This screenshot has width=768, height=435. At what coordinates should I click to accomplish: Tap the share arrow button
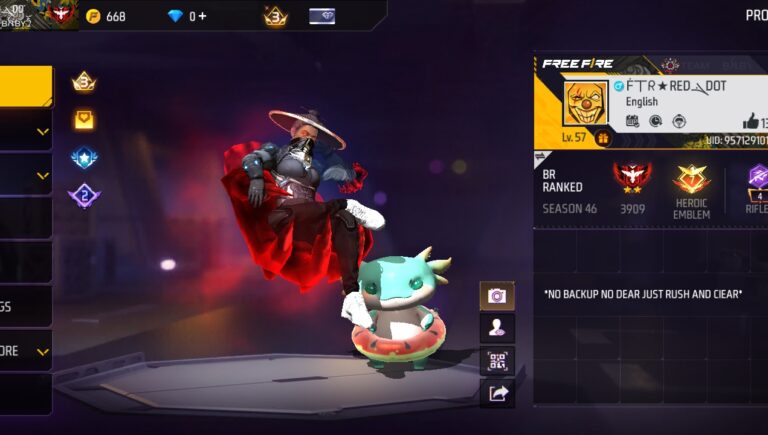click(497, 393)
